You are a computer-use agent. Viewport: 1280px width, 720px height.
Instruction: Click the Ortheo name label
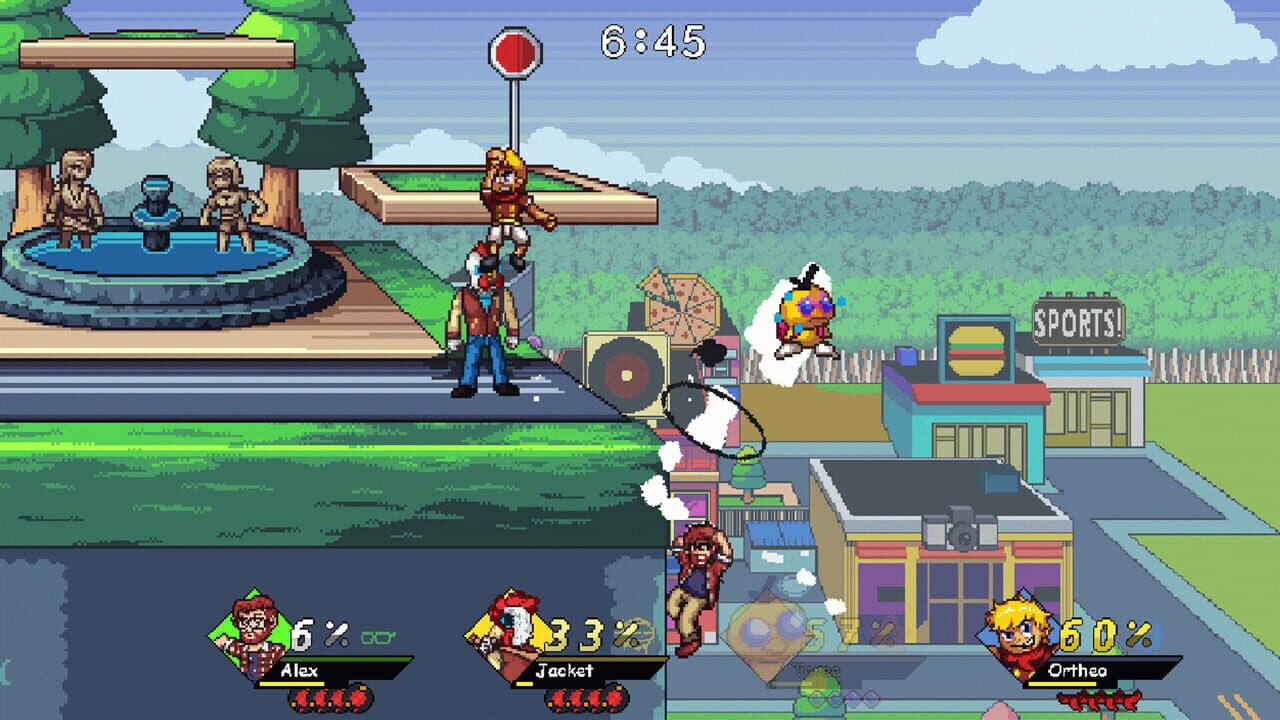(x=1077, y=670)
